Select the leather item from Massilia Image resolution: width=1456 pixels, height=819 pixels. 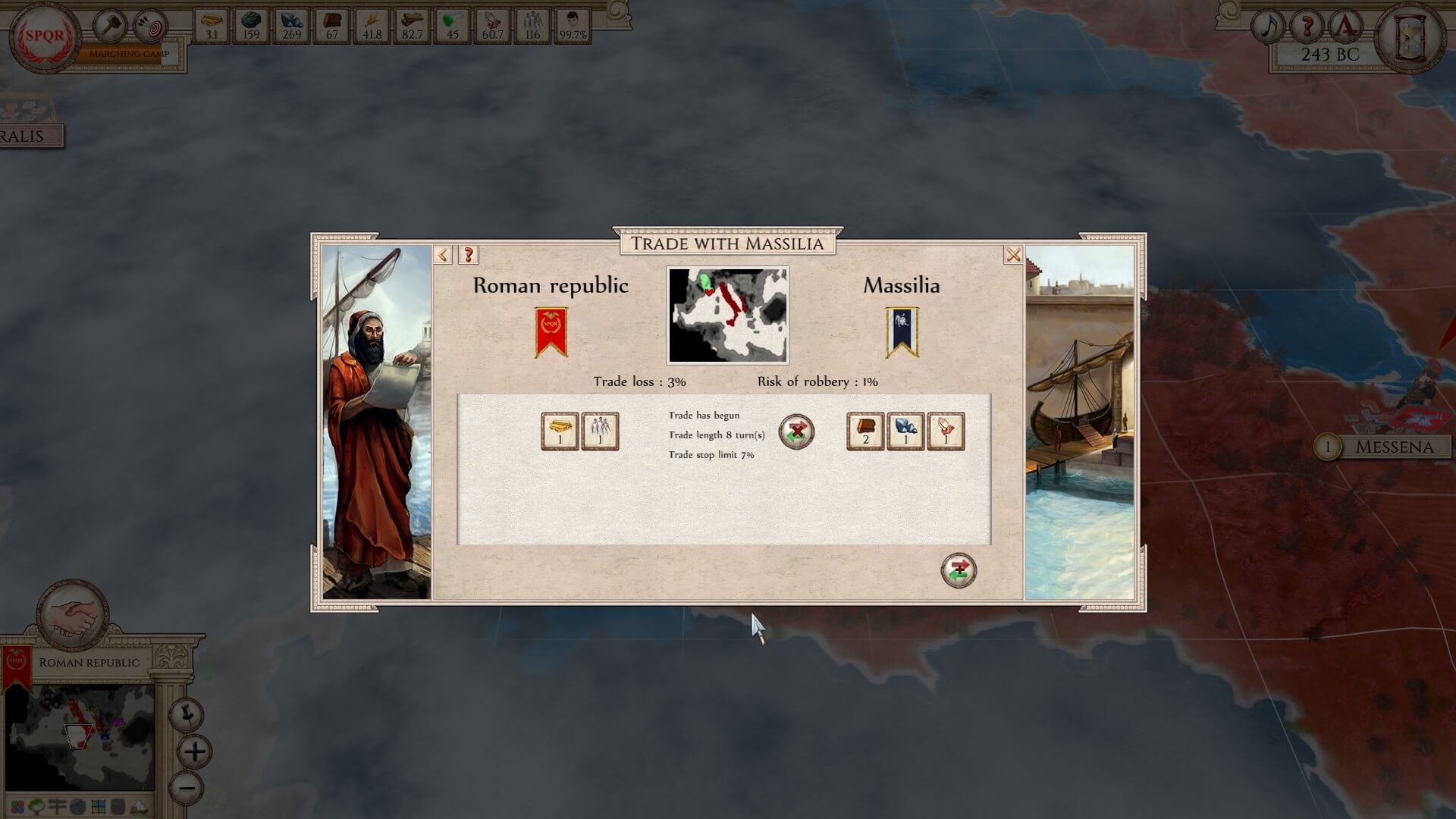[865, 431]
